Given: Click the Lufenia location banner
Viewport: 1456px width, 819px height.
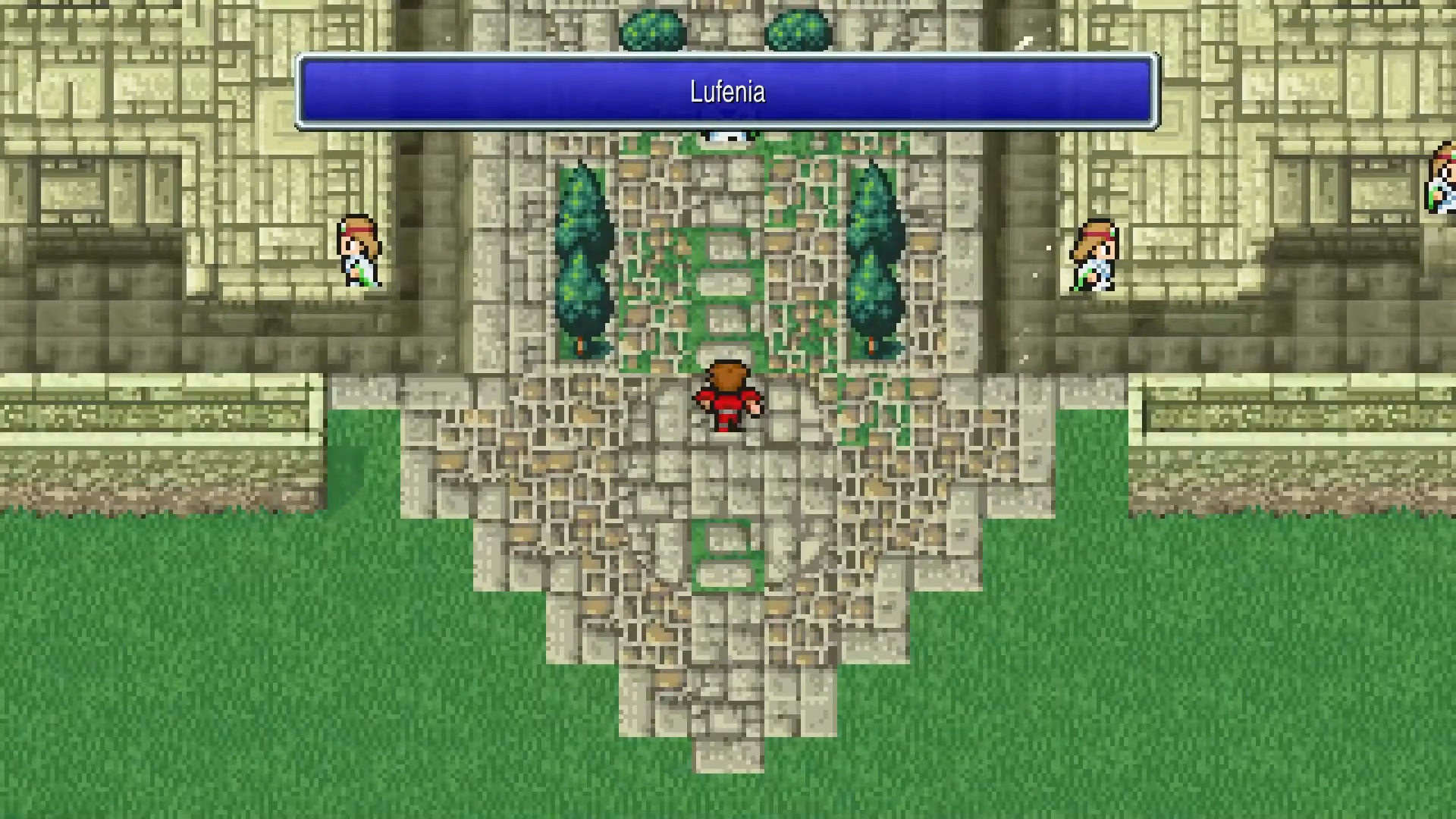Looking at the screenshot, I should pos(726,89).
